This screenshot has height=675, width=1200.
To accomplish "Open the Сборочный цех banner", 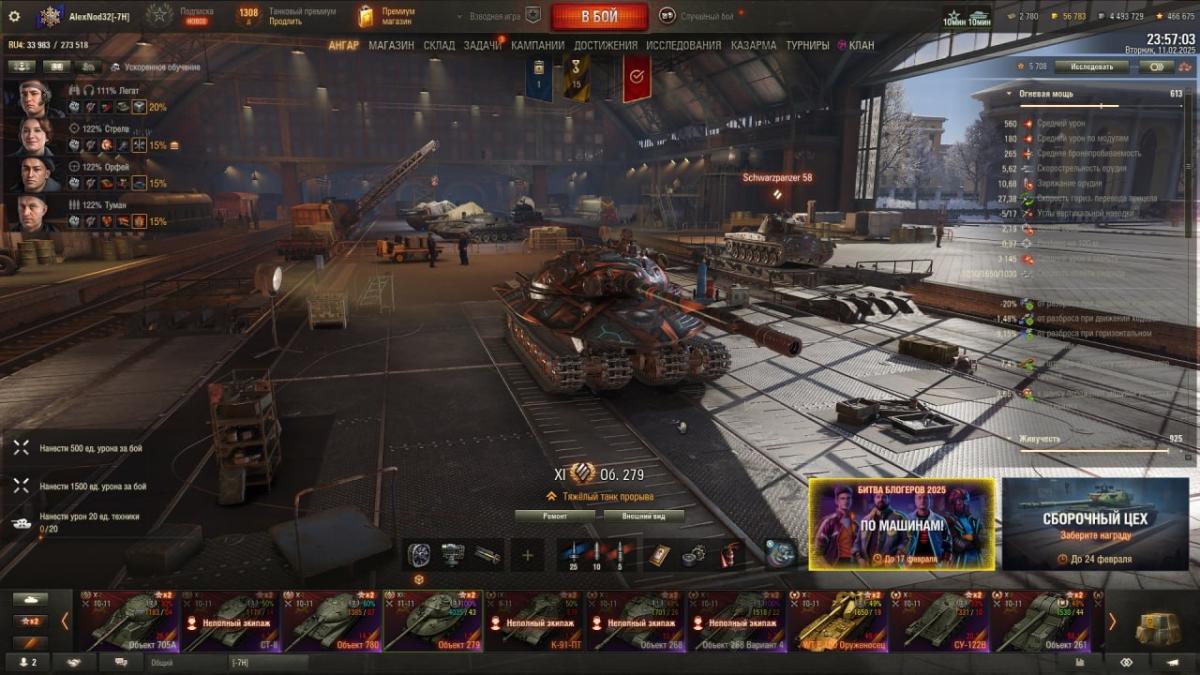I will tap(1095, 524).
